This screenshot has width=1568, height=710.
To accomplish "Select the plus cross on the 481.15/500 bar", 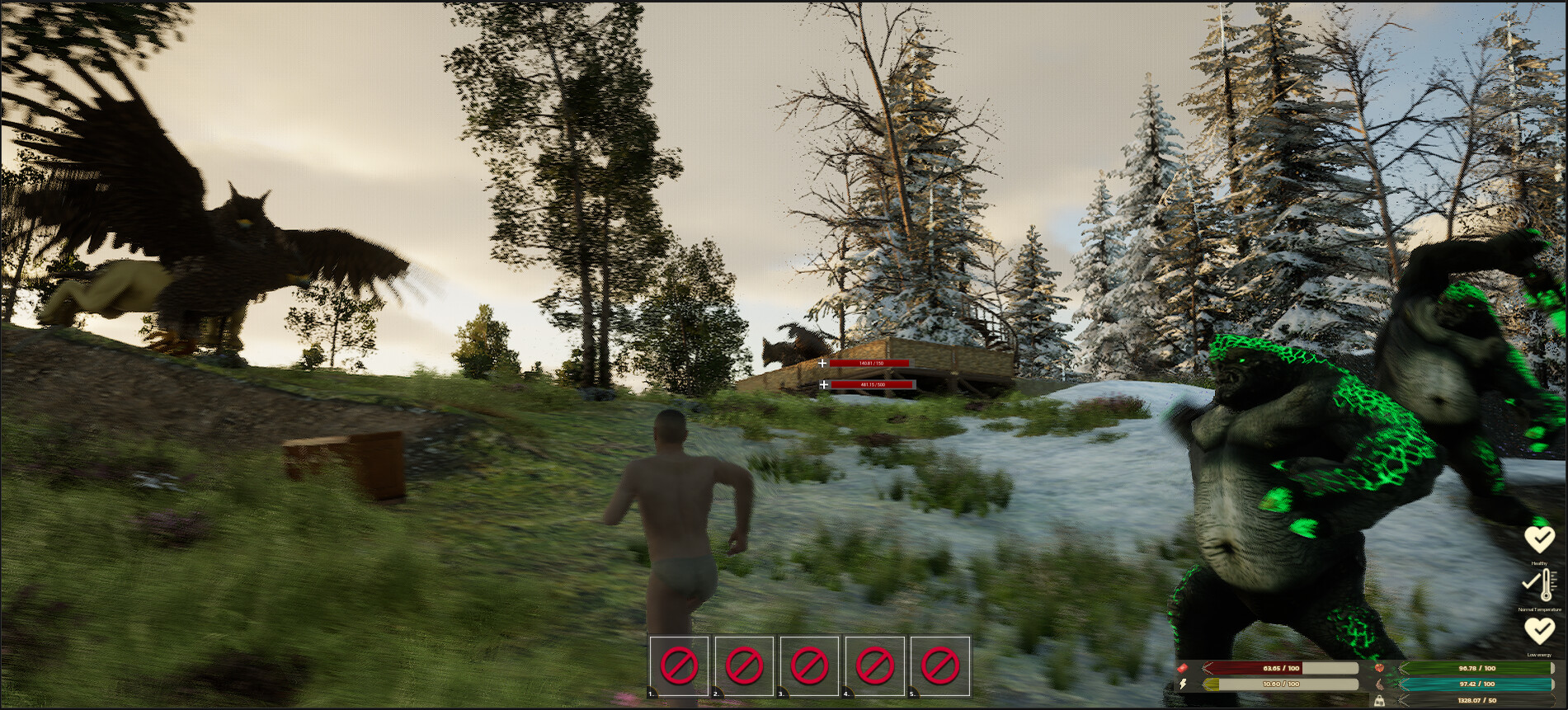I will [824, 385].
